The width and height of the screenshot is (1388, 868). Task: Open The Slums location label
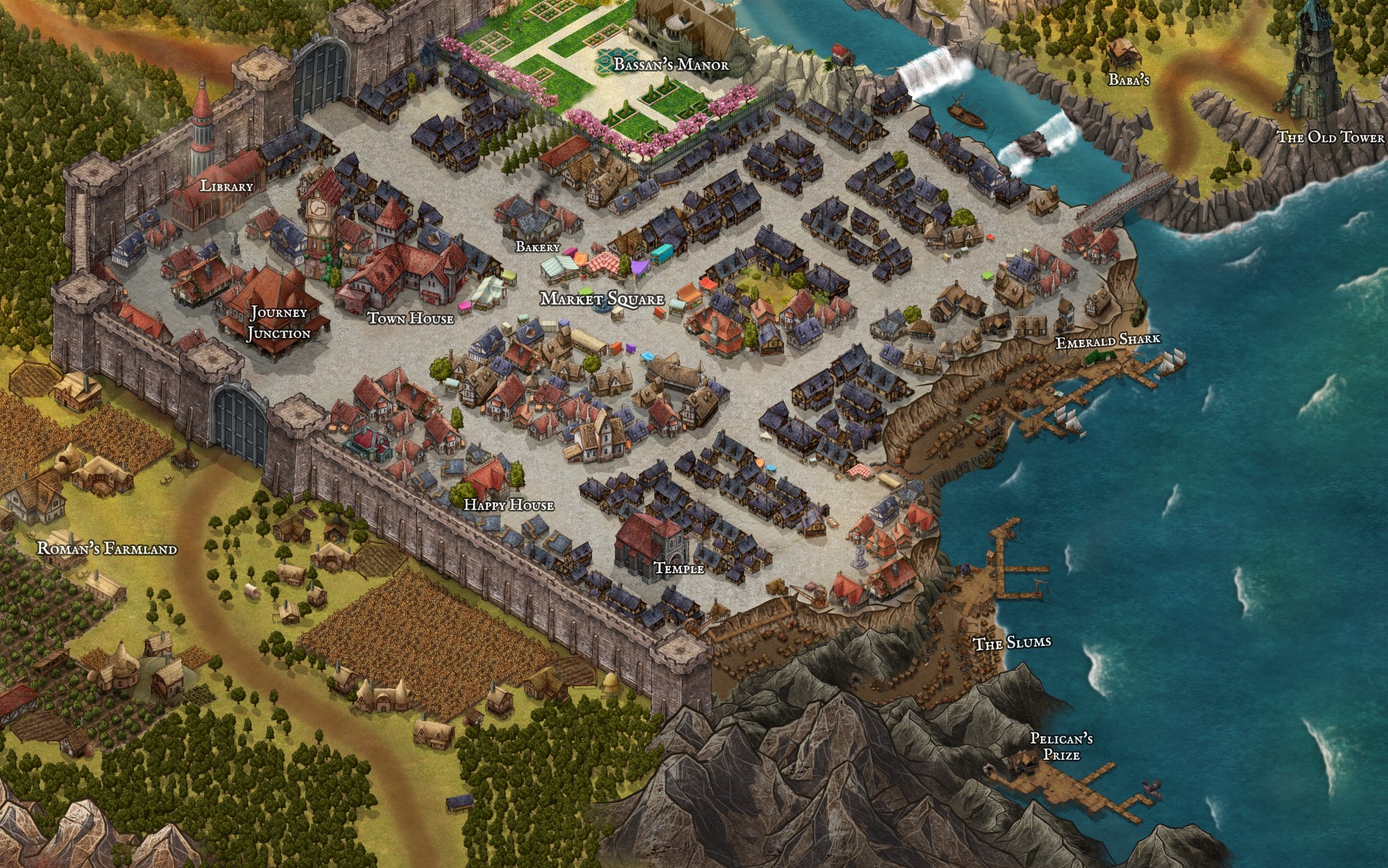coord(1013,643)
